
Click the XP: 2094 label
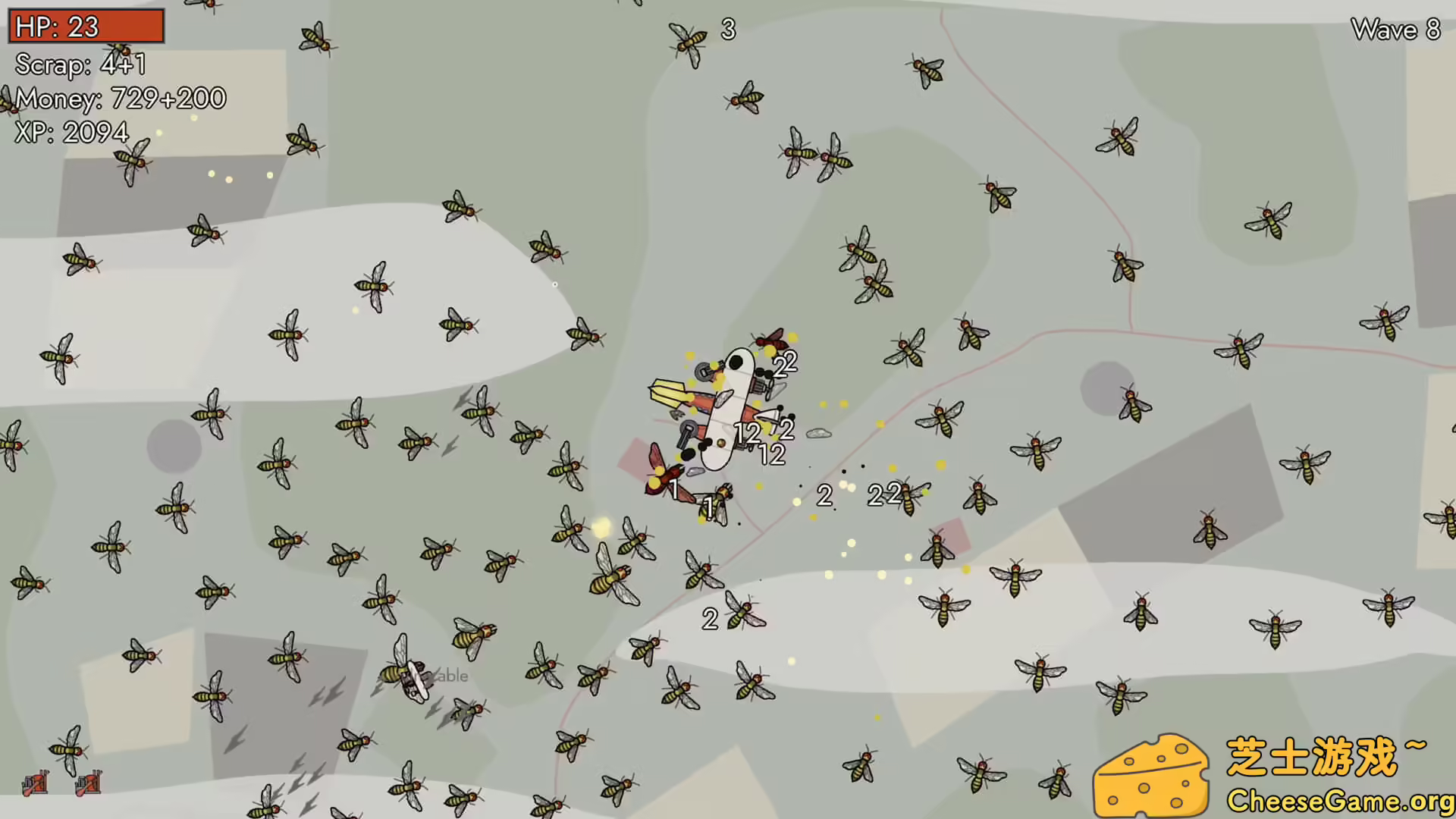[x=72, y=131]
